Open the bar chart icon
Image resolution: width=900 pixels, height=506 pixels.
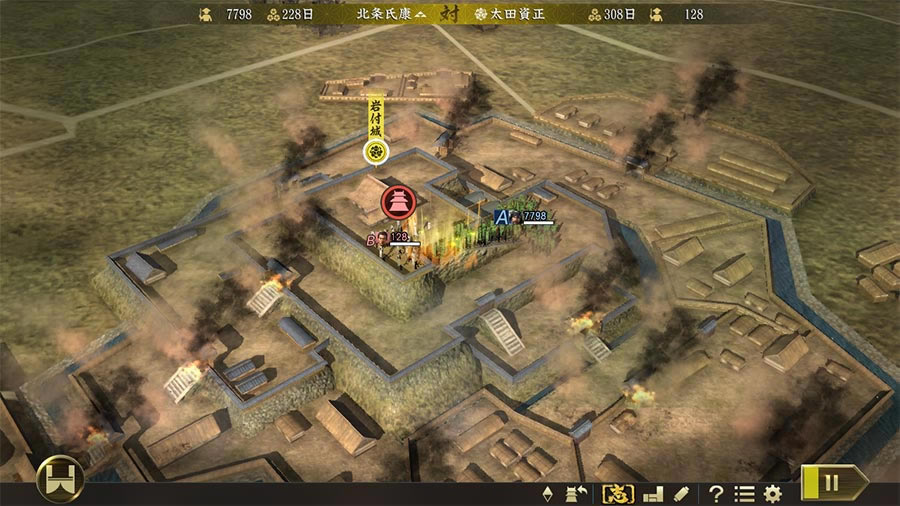coord(653,493)
